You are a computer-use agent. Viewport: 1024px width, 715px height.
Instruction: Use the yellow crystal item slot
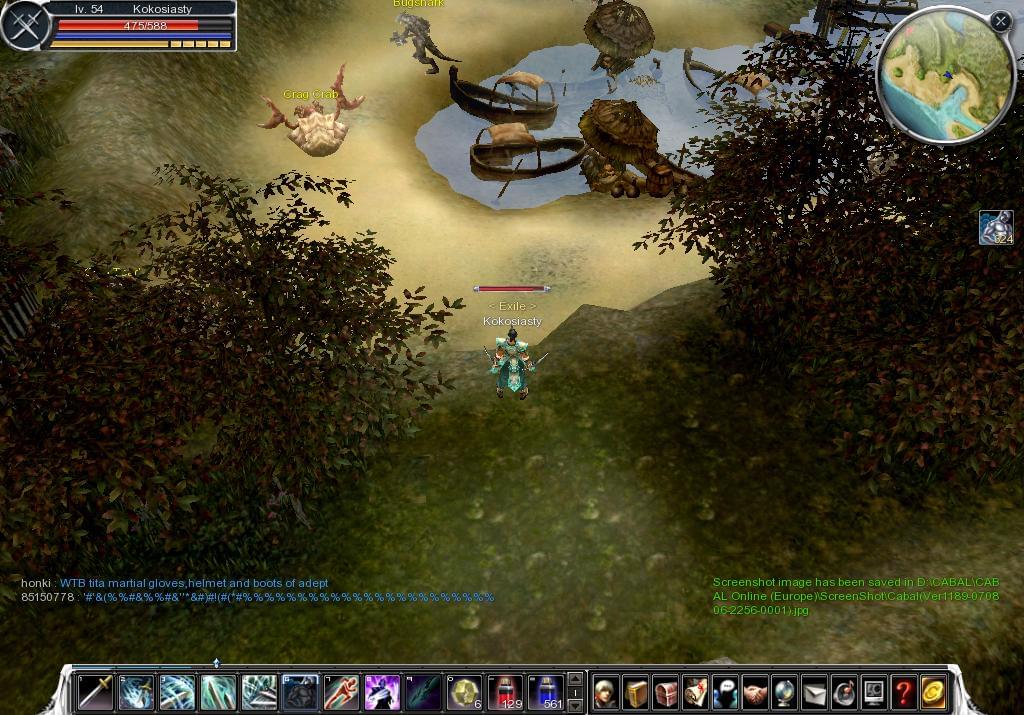(x=463, y=692)
